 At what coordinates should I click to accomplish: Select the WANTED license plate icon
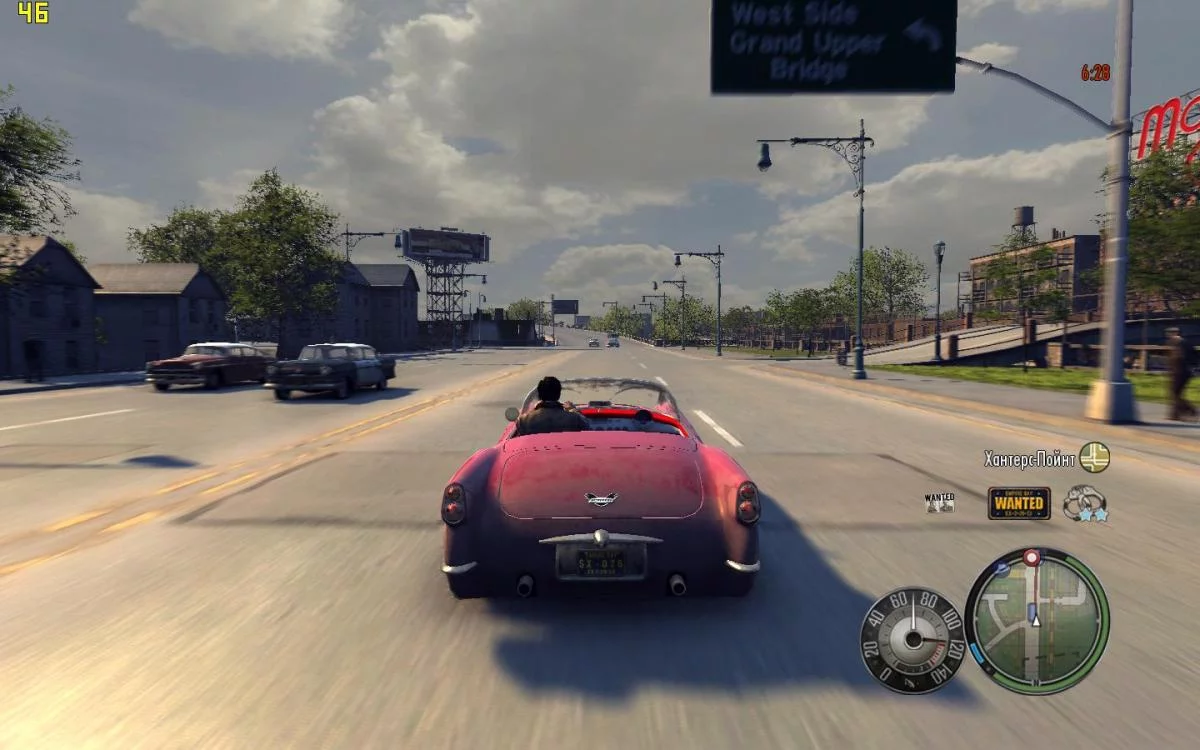coord(1019,503)
